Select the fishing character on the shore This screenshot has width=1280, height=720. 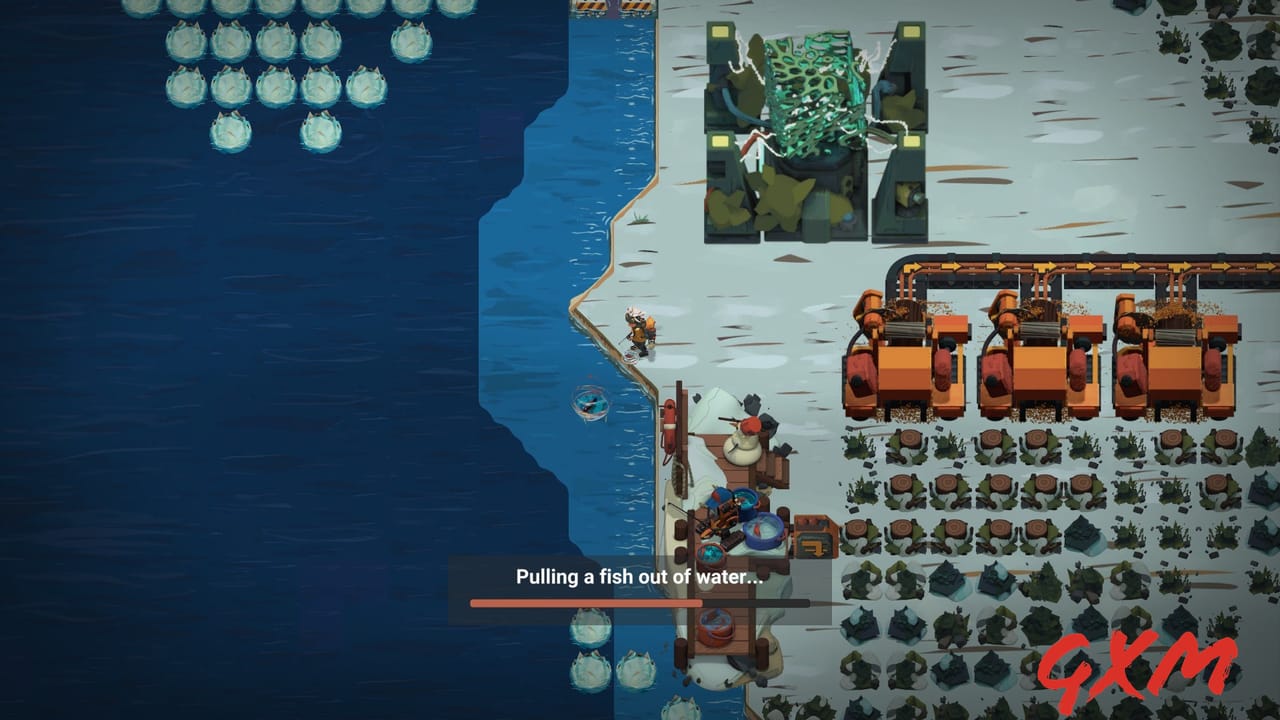tap(640, 332)
